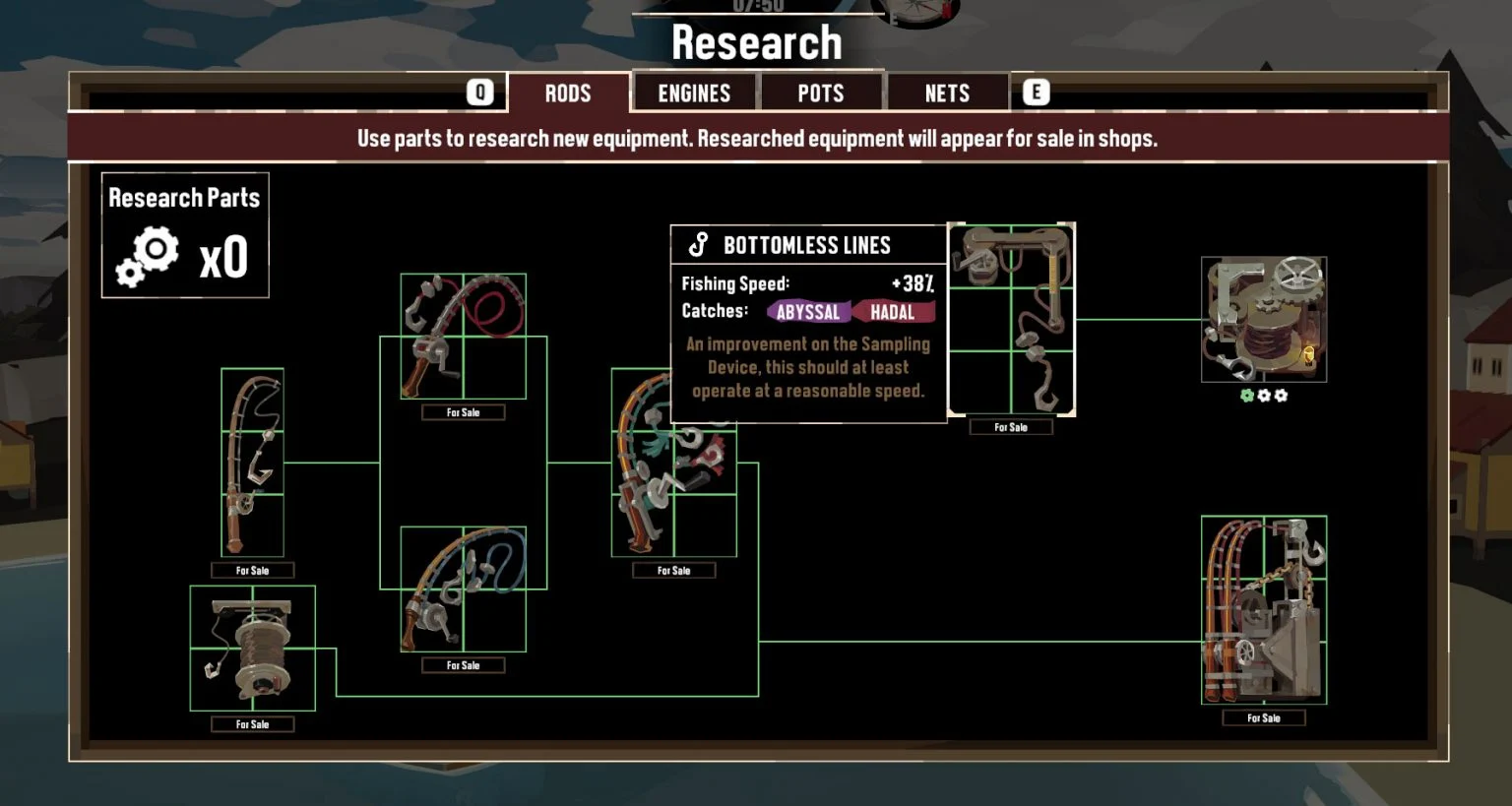Select the double rod research node at bottom right
The width and height of the screenshot is (1512, 806).
[x=1263, y=610]
